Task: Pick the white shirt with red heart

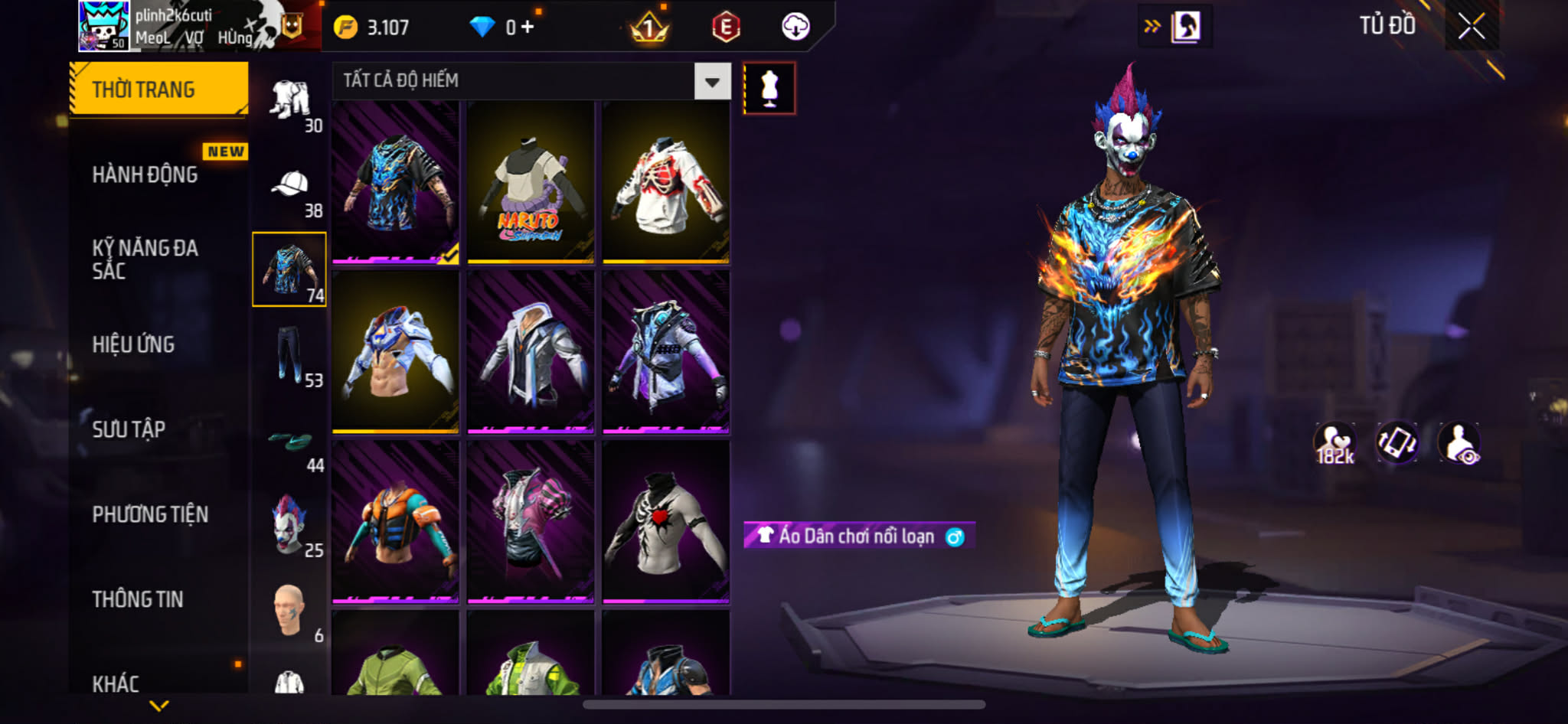Action: (x=666, y=522)
